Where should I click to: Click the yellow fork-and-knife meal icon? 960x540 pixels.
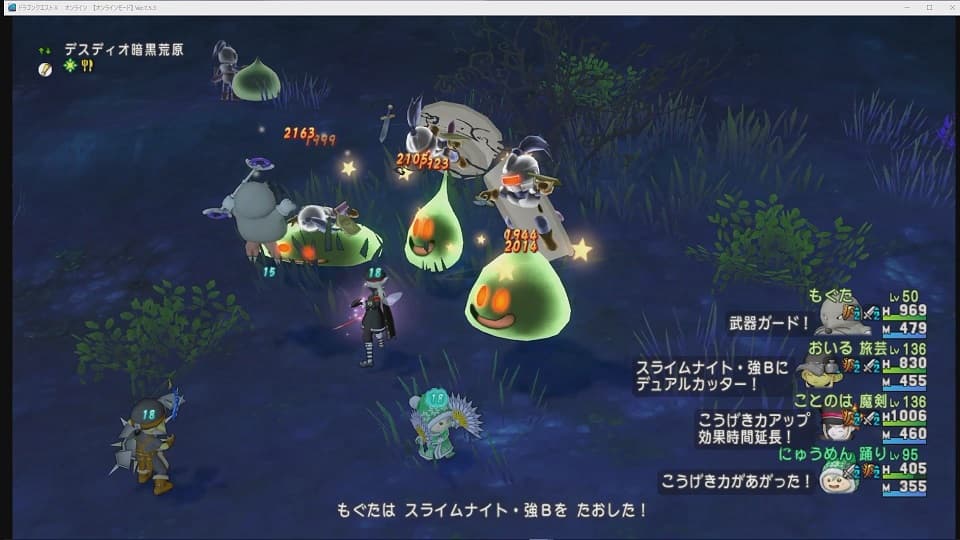click(87, 66)
